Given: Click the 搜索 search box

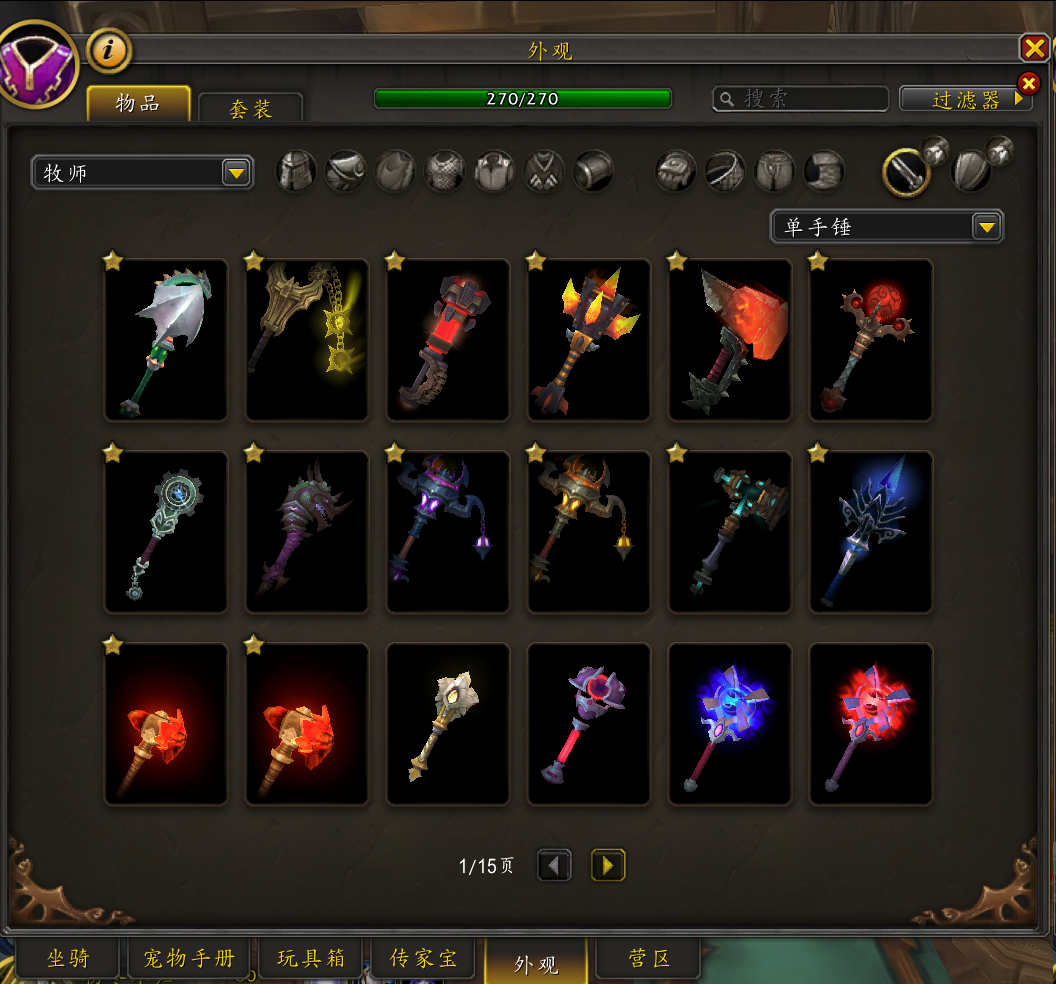Looking at the screenshot, I should 800,98.
